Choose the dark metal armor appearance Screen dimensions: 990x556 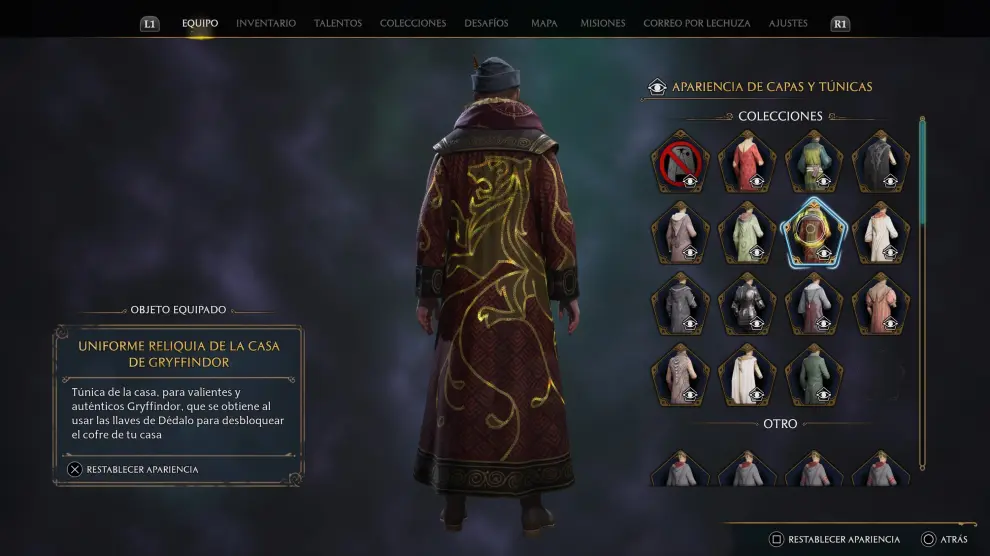point(747,303)
